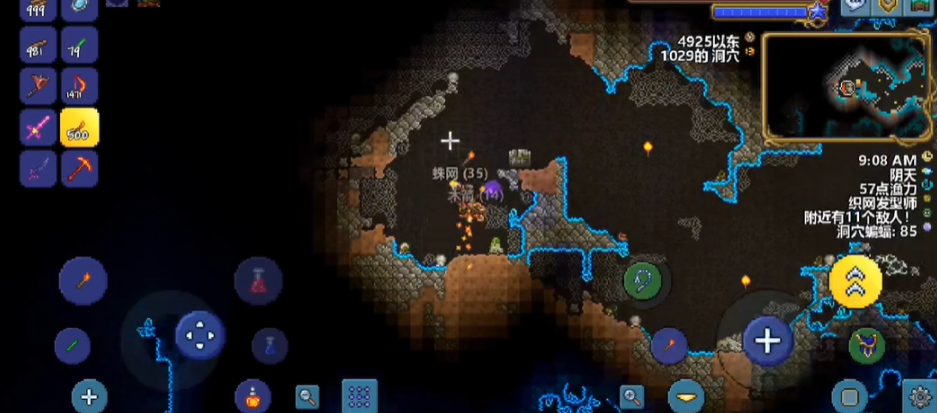
Task: Tap the movement joystick dpad
Action: [x=200, y=335]
